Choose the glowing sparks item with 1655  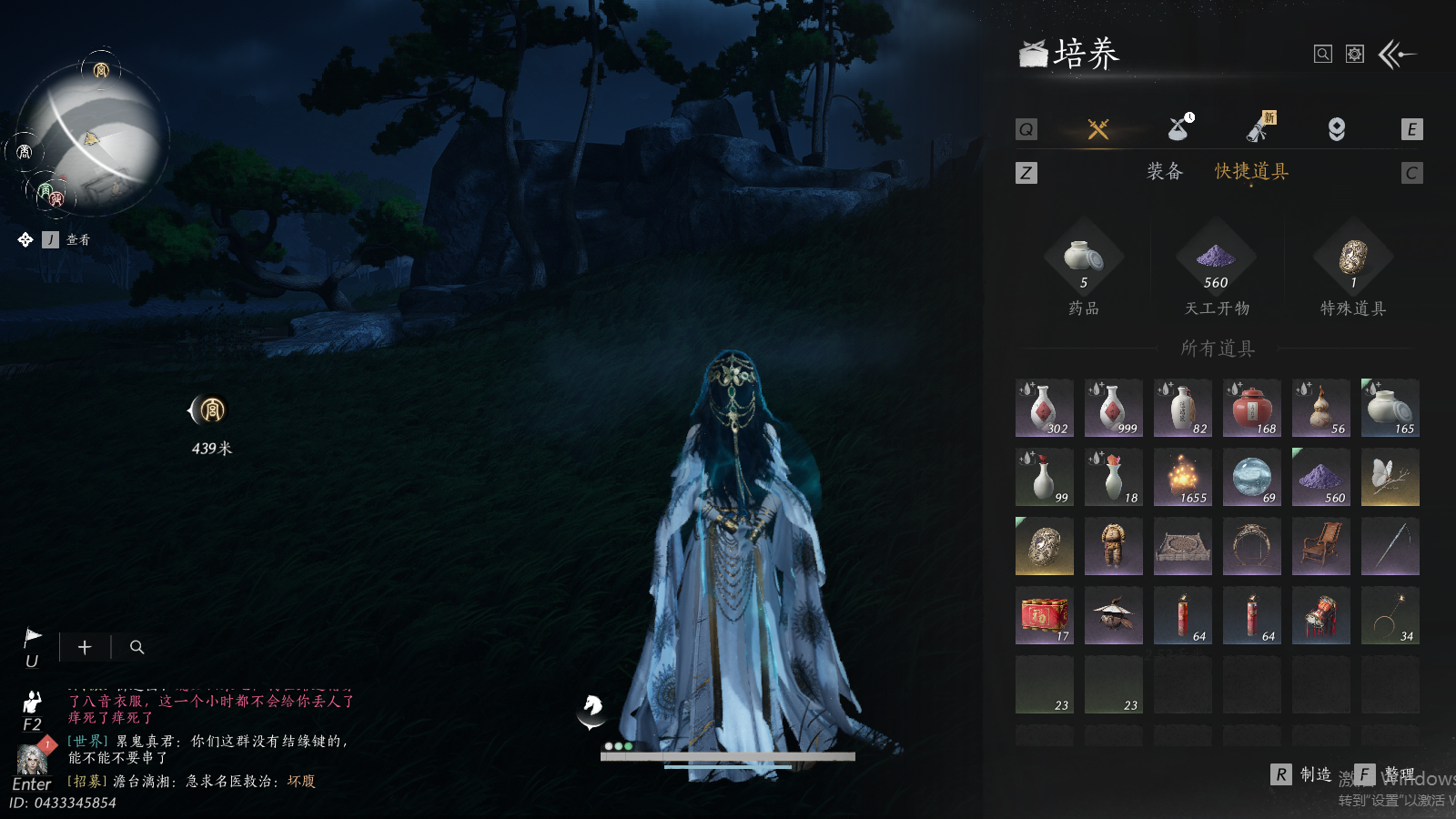pos(1183,477)
